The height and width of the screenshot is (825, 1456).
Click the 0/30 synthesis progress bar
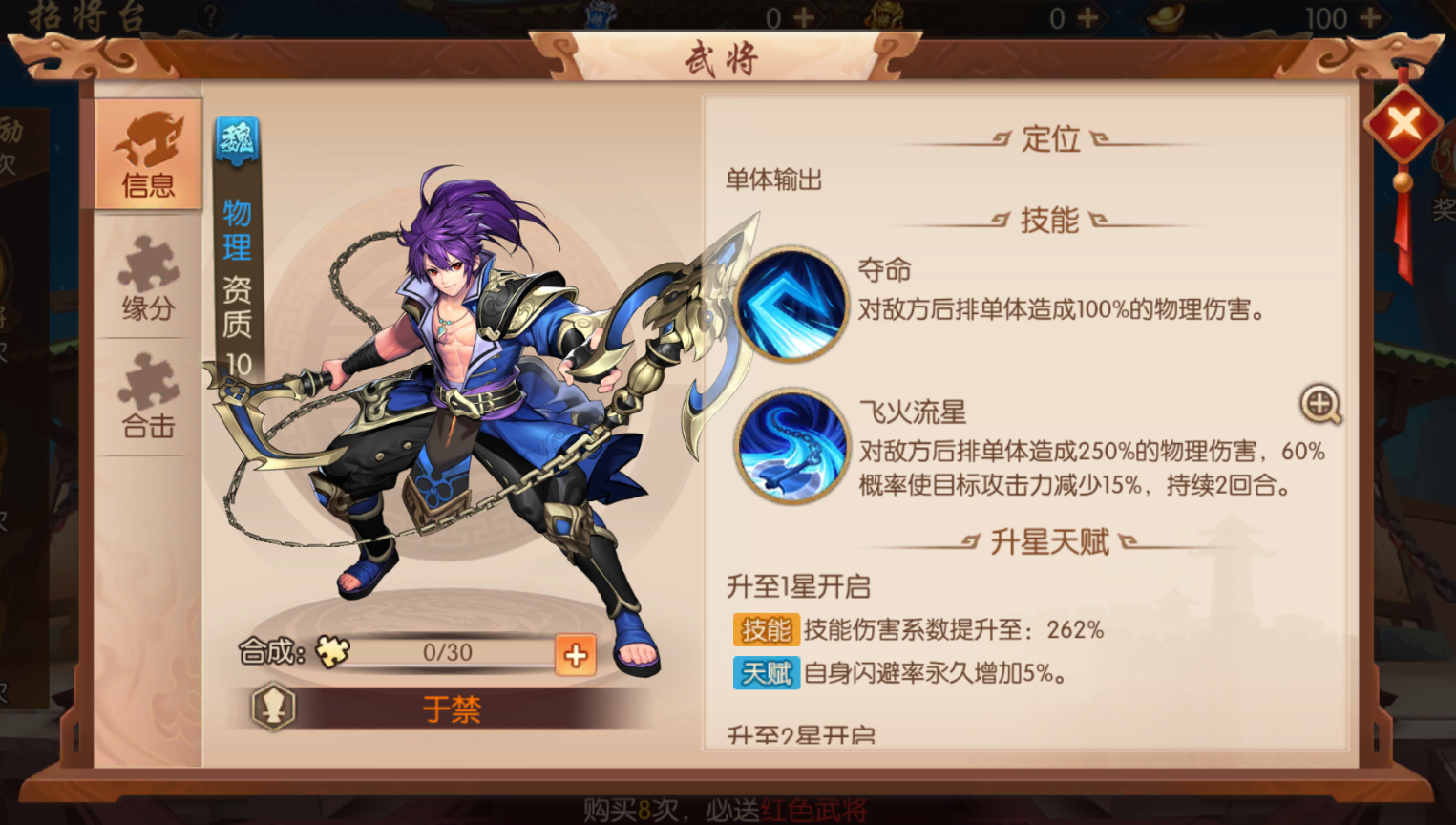click(449, 653)
